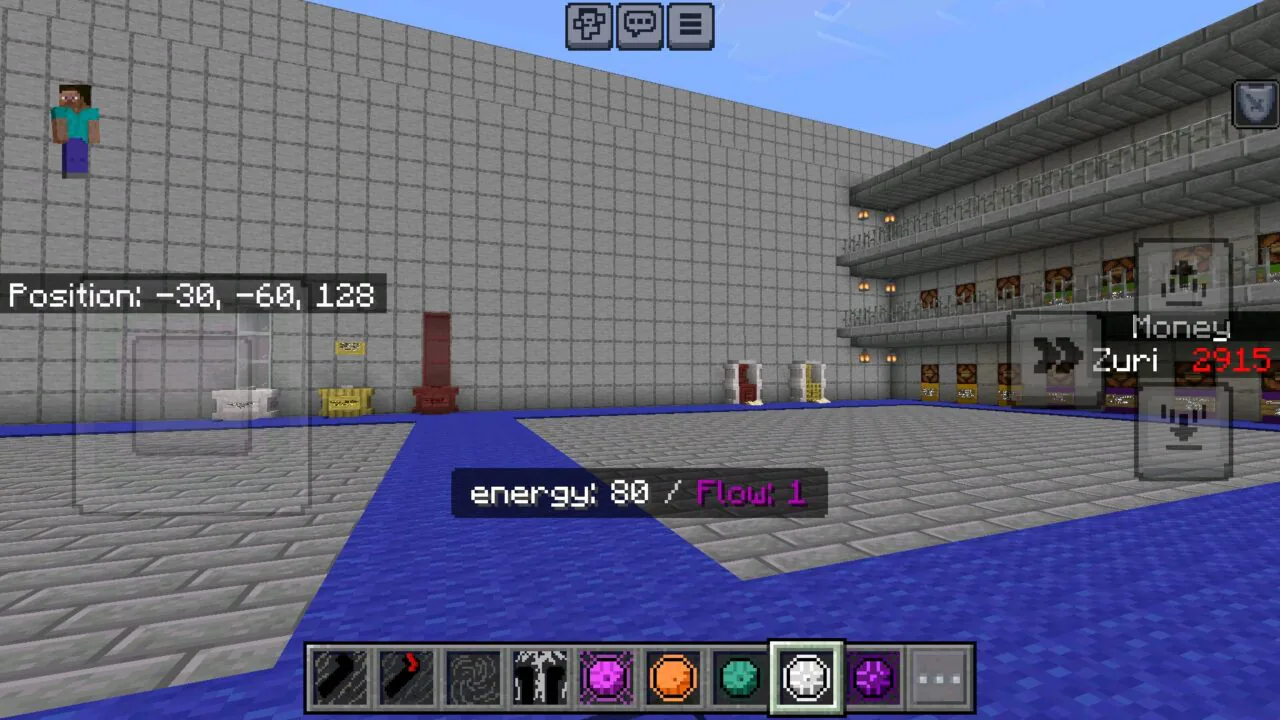
Task: Tap the jump button on the right side
Action: [x=1185, y=283]
